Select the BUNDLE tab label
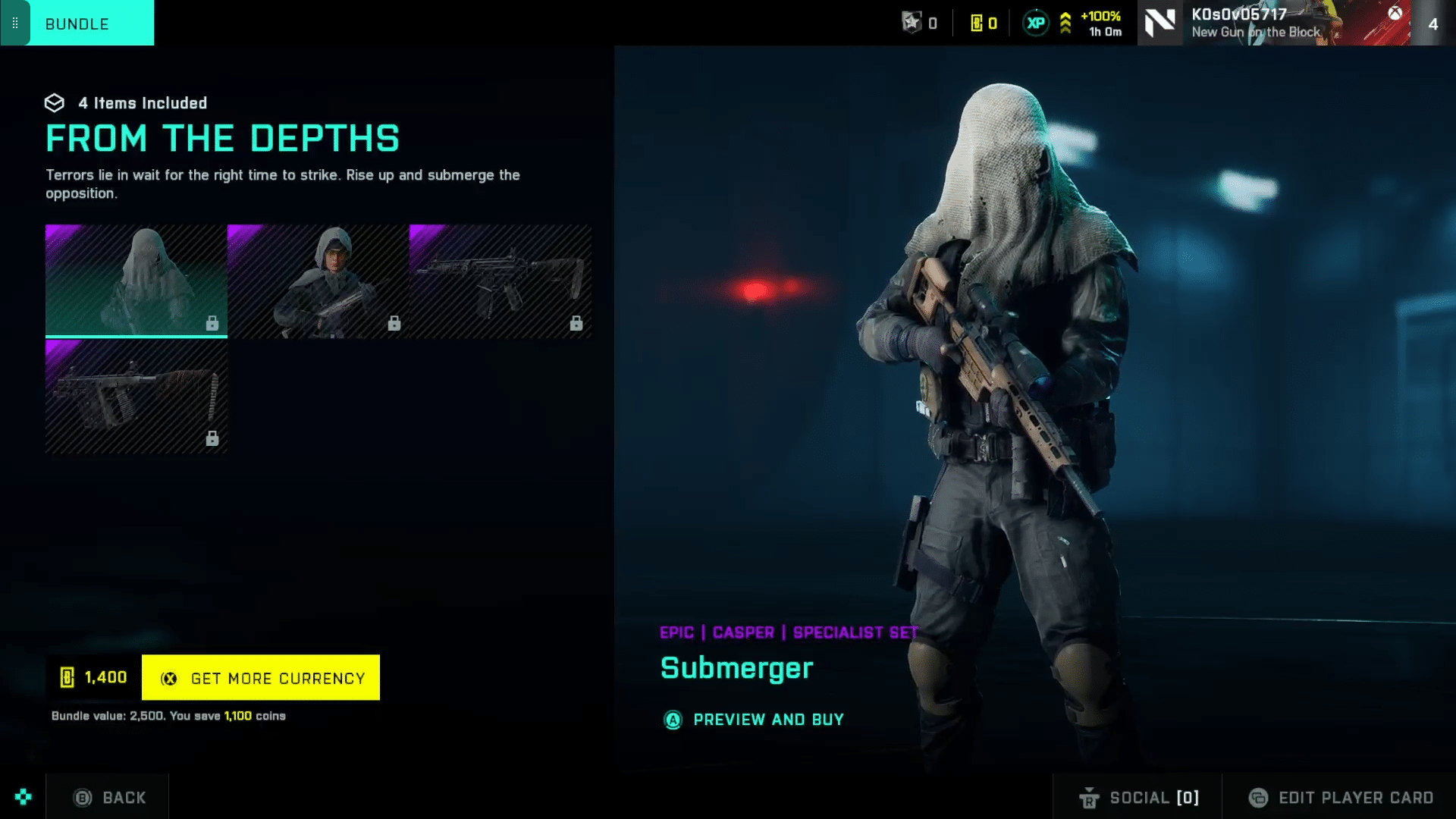The width and height of the screenshot is (1456, 819). point(77,24)
